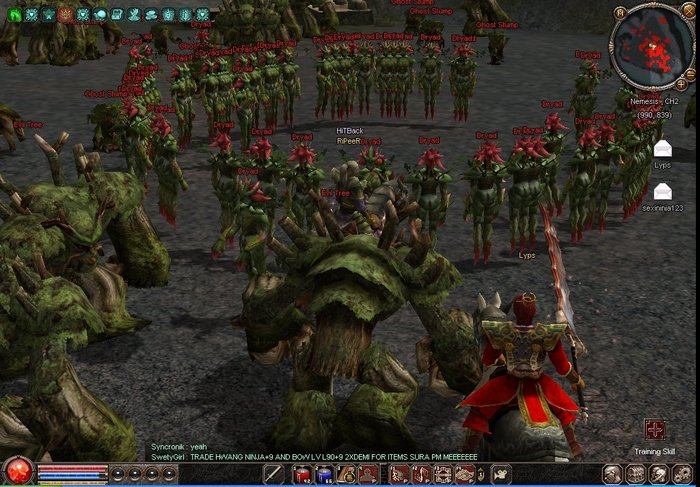Click the red flame buff icon
Viewport: 700px width, 487px height.
65,14
